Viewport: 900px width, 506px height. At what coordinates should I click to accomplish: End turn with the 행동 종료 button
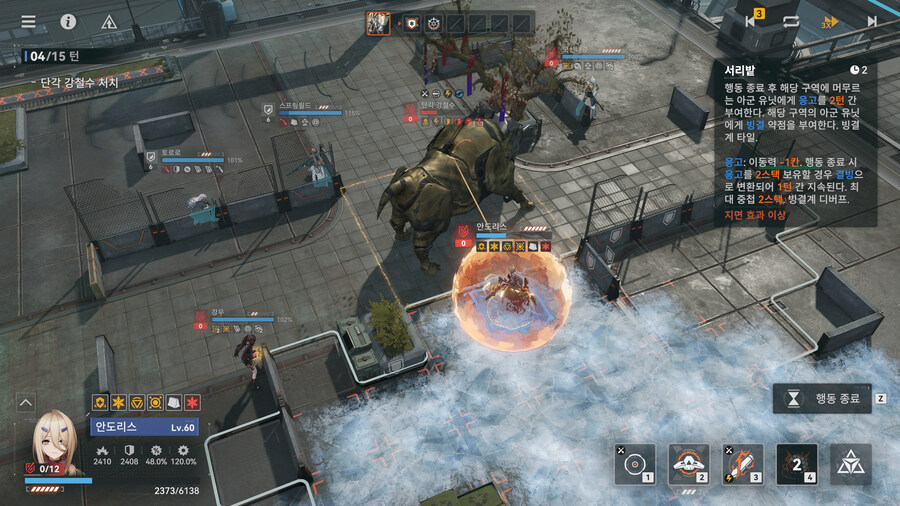(822, 398)
